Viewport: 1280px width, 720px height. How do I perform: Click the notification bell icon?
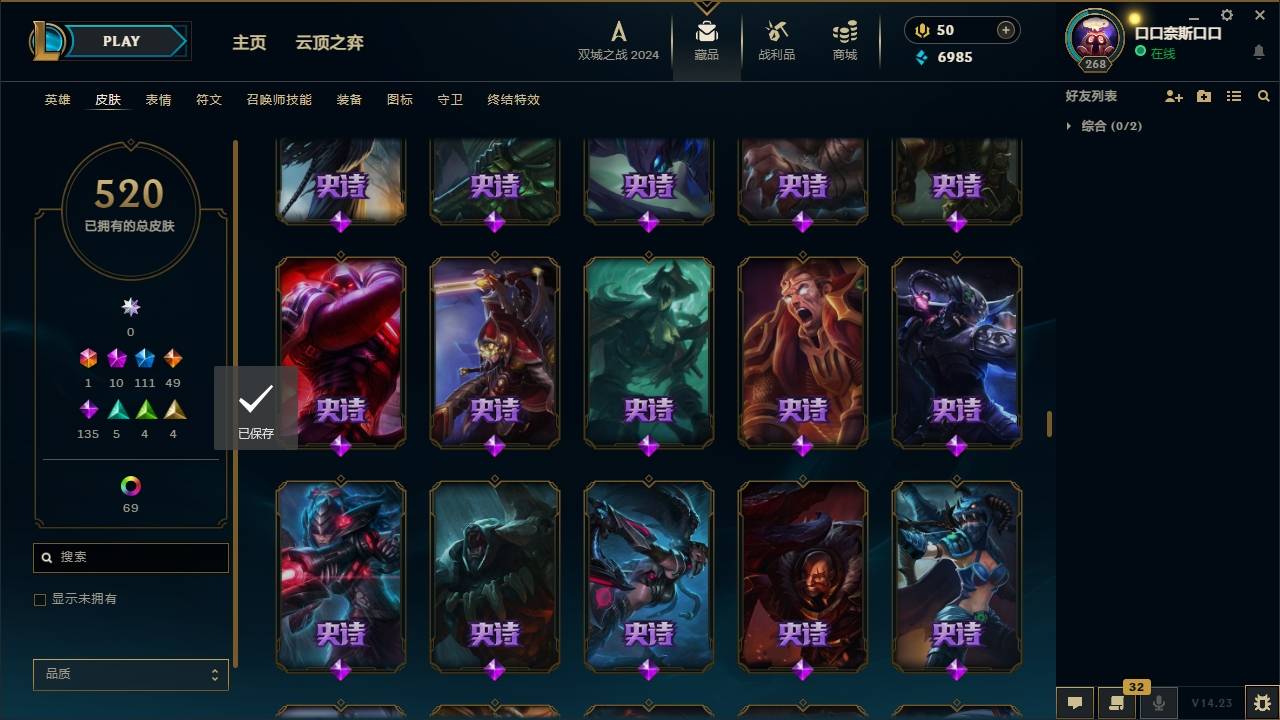(x=1258, y=52)
